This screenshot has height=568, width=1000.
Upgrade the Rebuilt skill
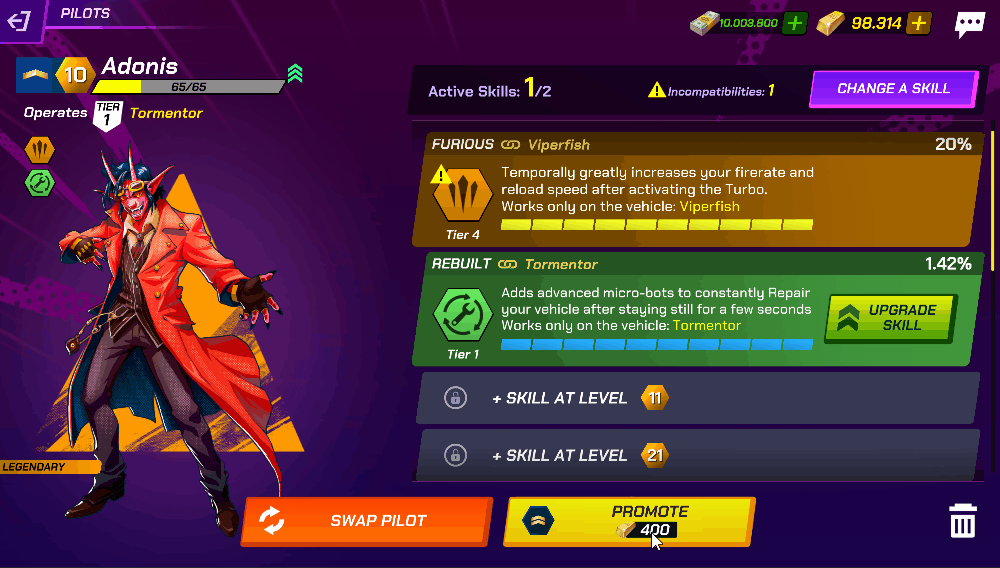890,318
